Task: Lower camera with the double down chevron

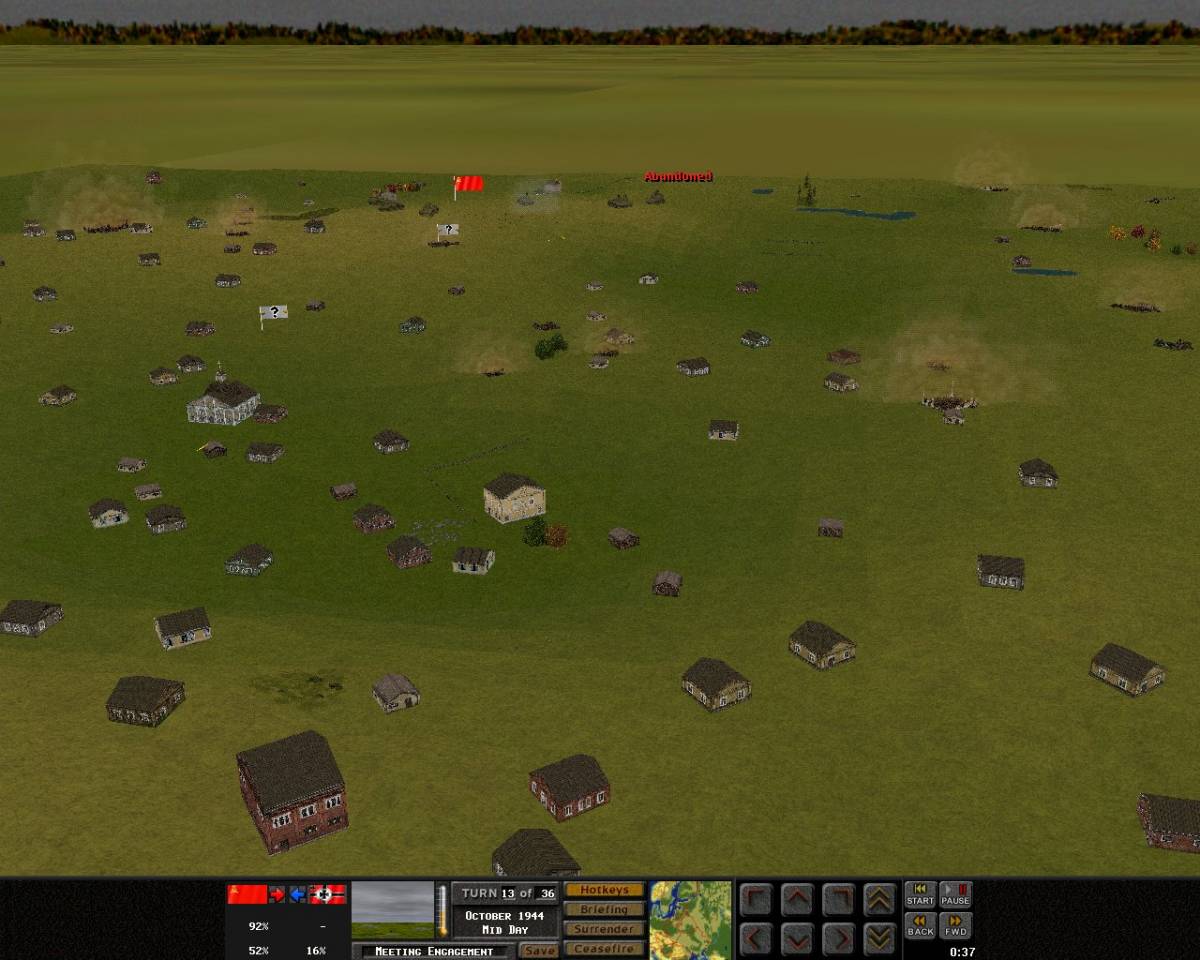Action: point(879,939)
